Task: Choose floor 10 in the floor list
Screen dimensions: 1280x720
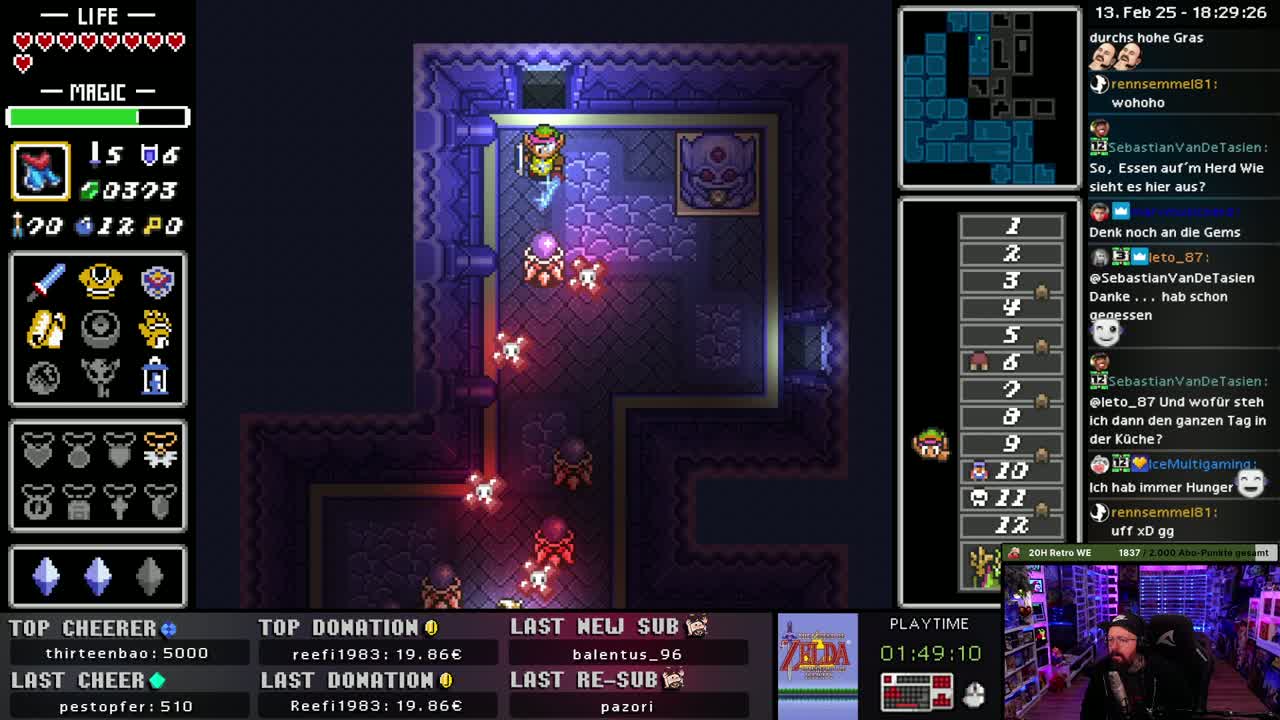Action: coord(1011,470)
